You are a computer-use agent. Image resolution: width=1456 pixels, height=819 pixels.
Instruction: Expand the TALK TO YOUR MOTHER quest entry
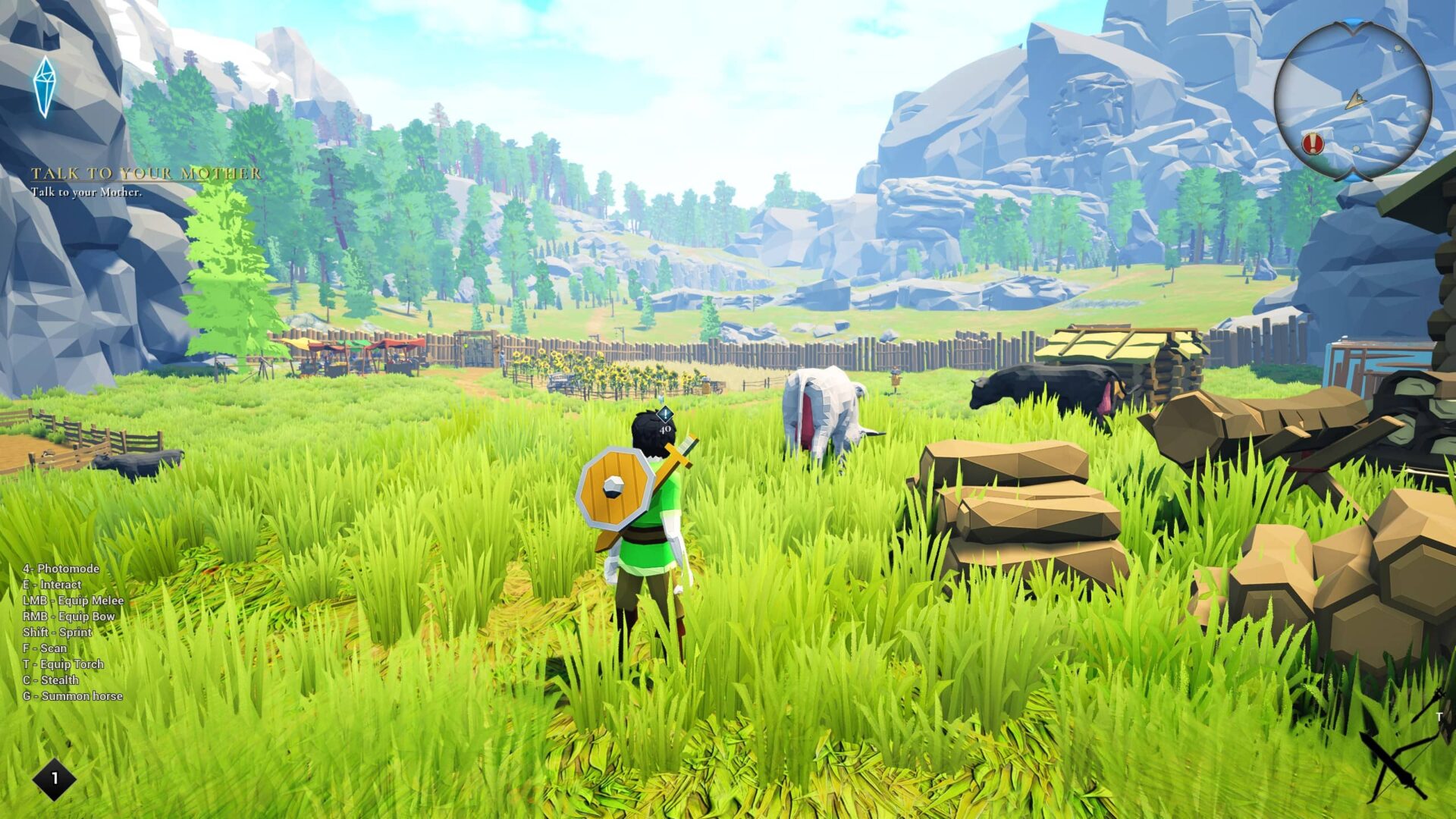coord(144,174)
